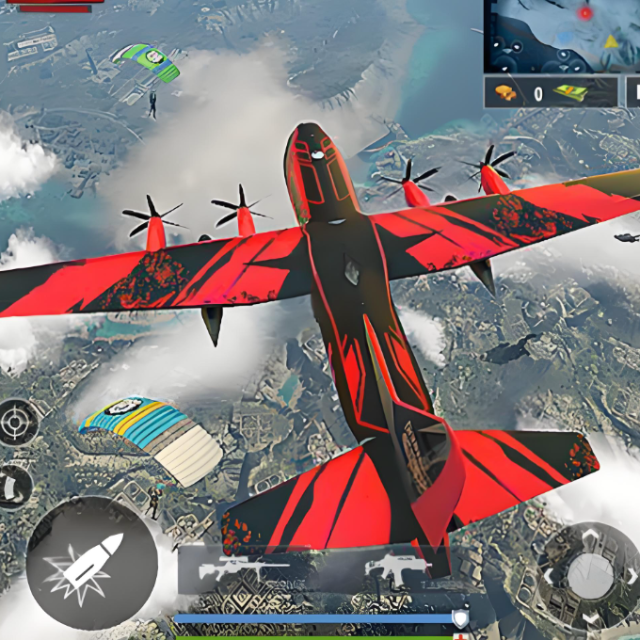The width and height of the screenshot is (640, 640).
Task: Click the red dot marker on minimap
Action: 584,13
